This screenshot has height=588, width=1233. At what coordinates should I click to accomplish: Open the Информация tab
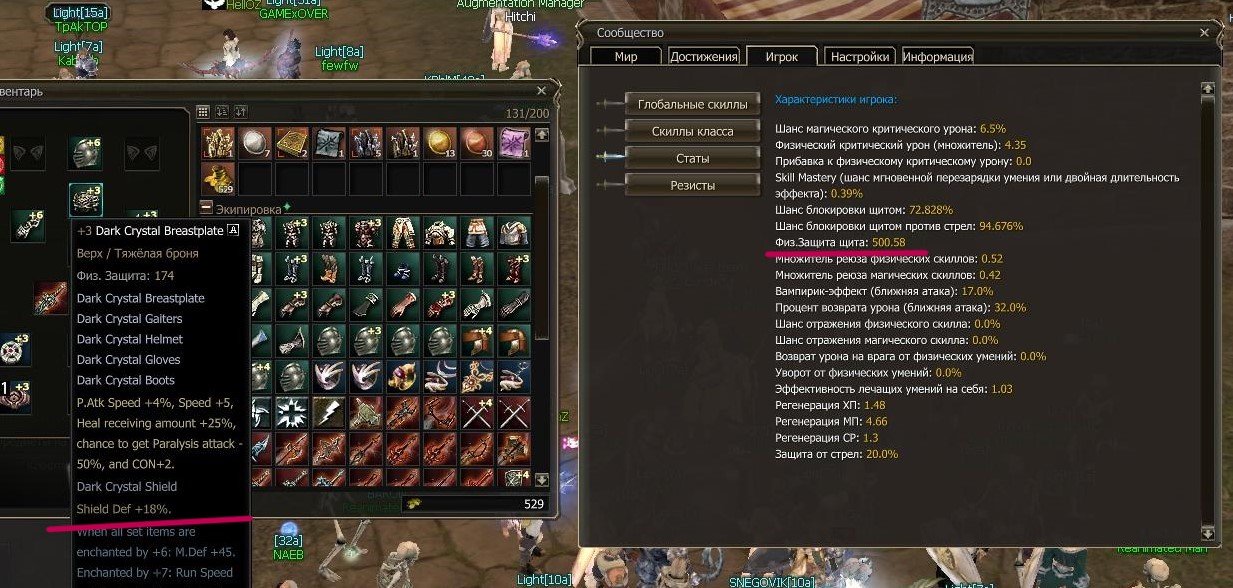[x=938, y=57]
